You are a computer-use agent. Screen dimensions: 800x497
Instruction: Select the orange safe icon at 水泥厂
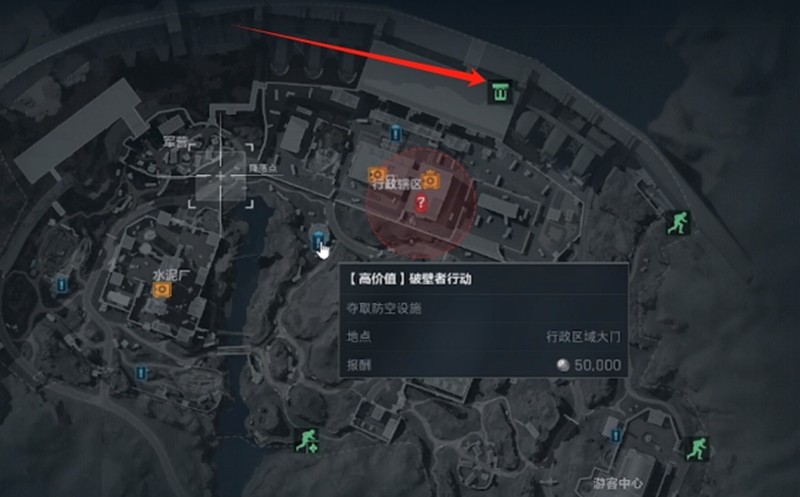[161, 290]
